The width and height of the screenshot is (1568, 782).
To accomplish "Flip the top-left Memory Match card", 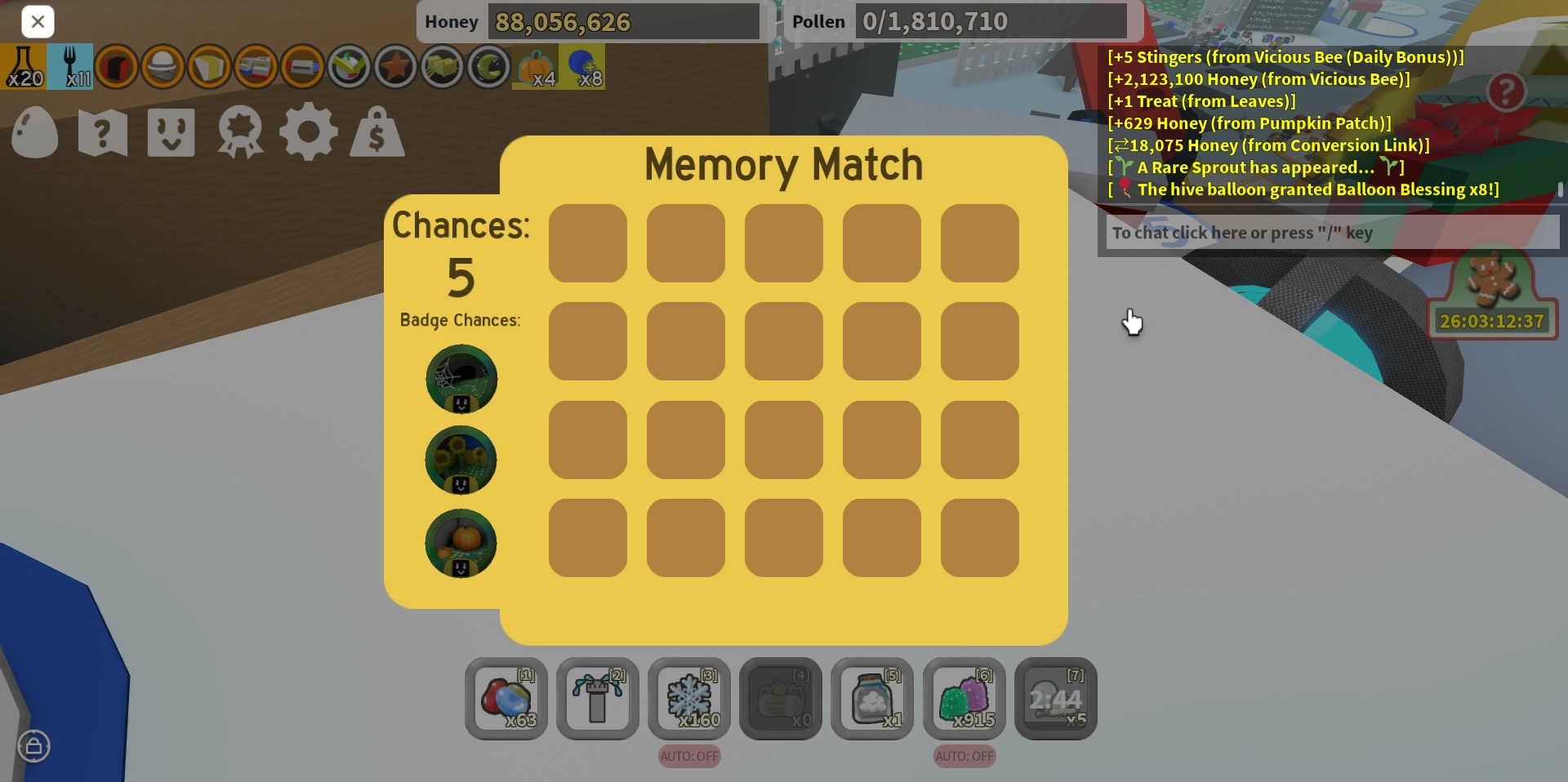I will 587,242.
